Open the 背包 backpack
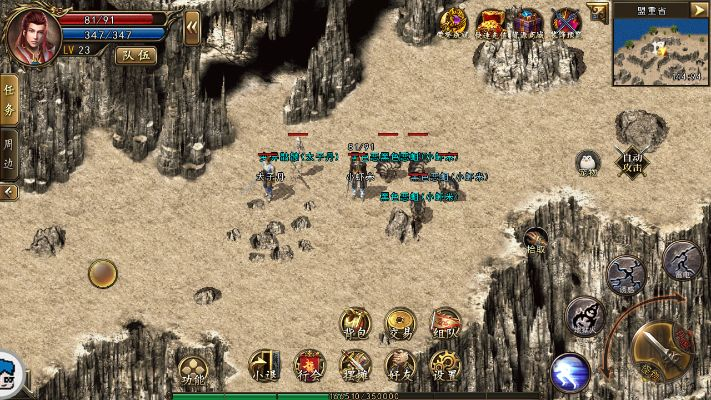Image resolution: width=711 pixels, height=400 pixels. pyautogui.click(x=356, y=322)
